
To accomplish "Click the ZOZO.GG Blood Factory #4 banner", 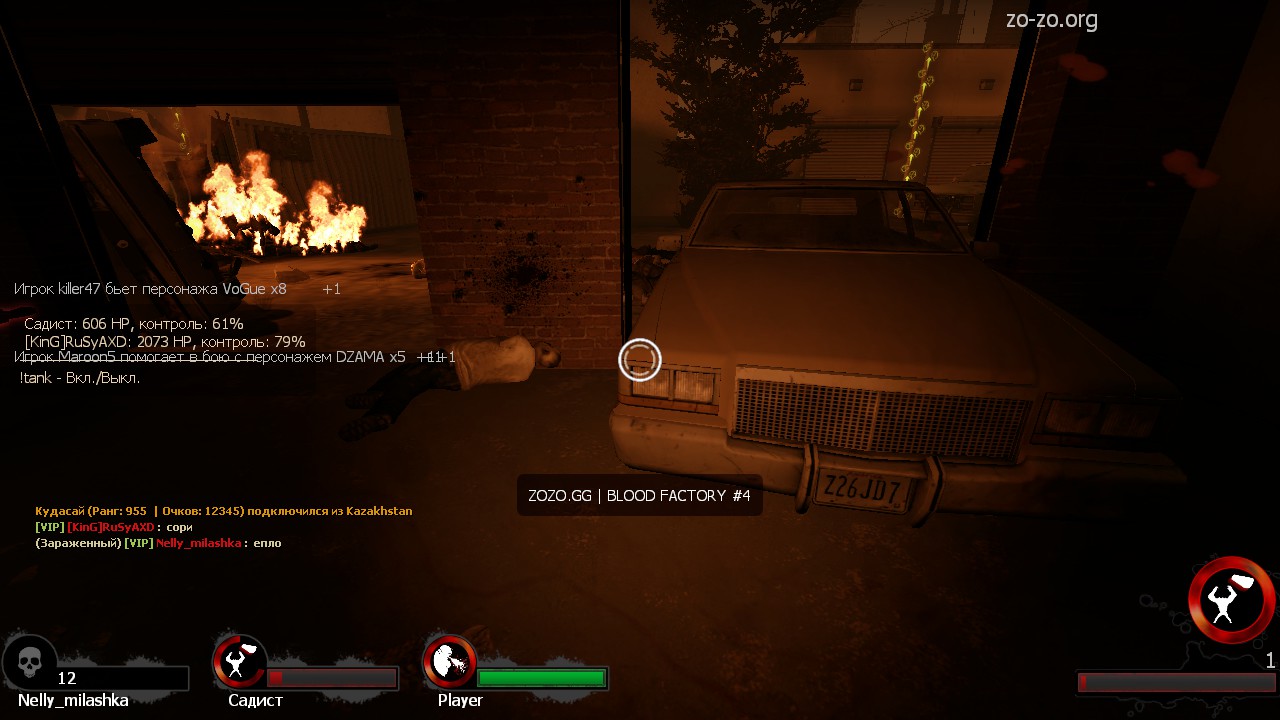I will tap(639, 496).
